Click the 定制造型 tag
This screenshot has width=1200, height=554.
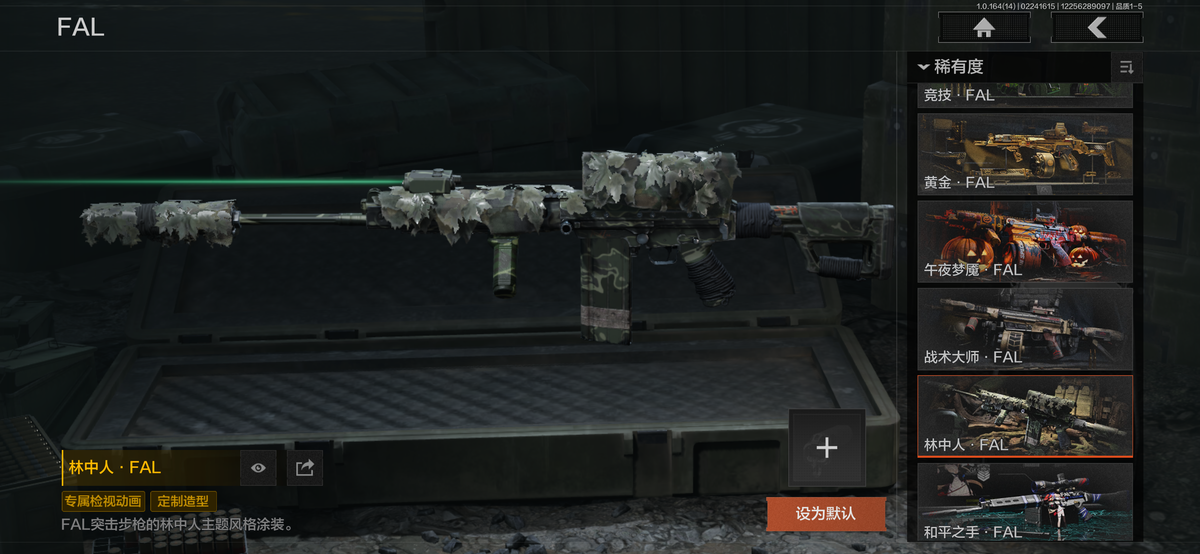(183, 501)
